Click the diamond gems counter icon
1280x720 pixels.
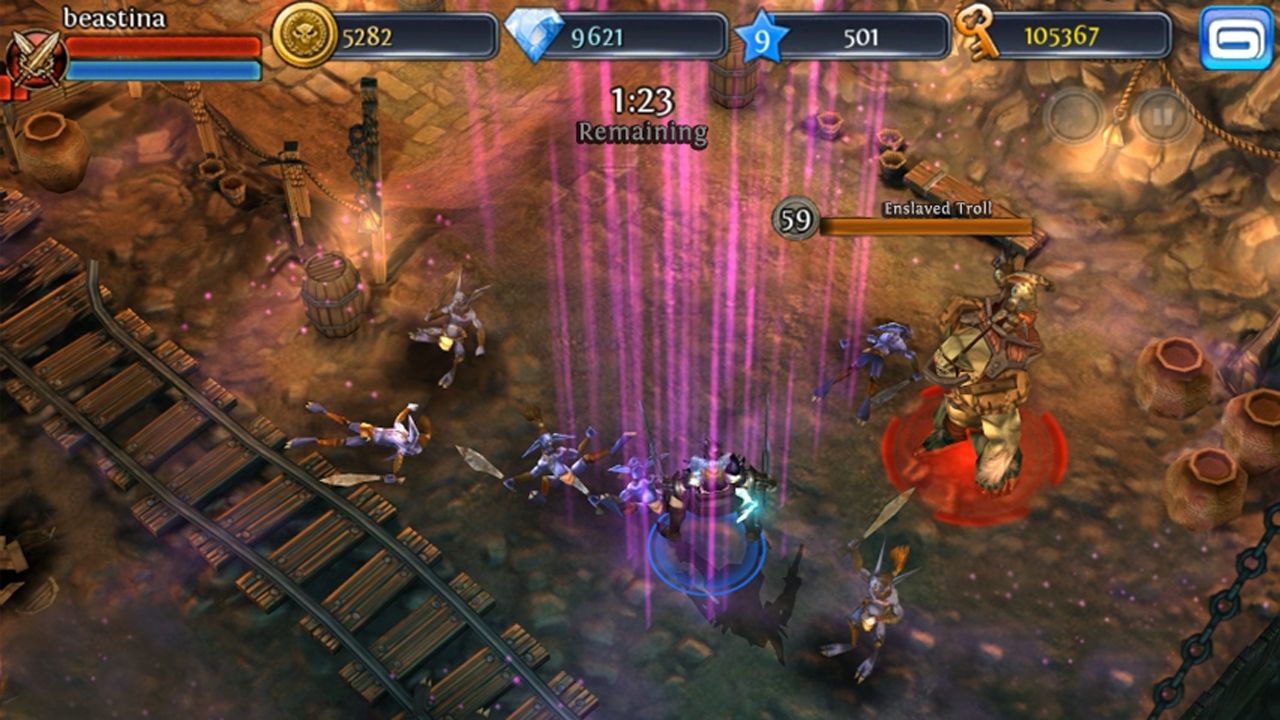click(537, 33)
